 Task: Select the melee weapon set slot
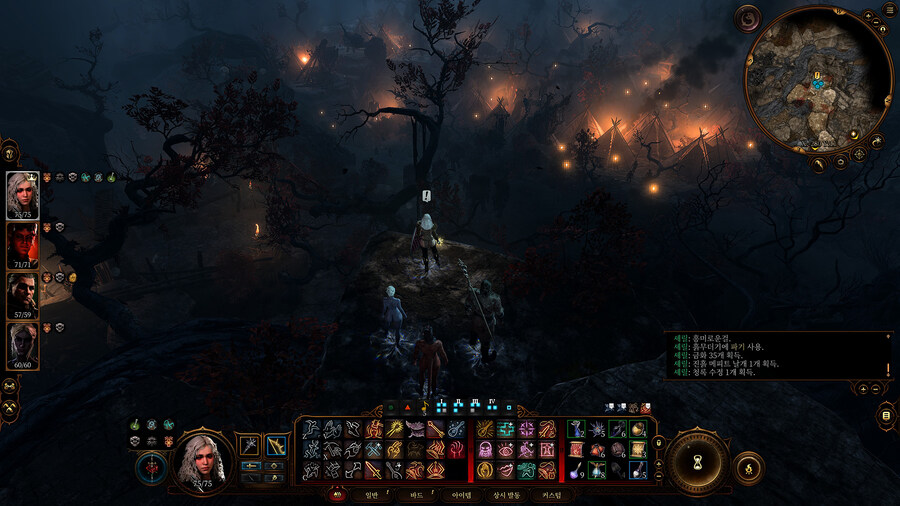(250, 444)
